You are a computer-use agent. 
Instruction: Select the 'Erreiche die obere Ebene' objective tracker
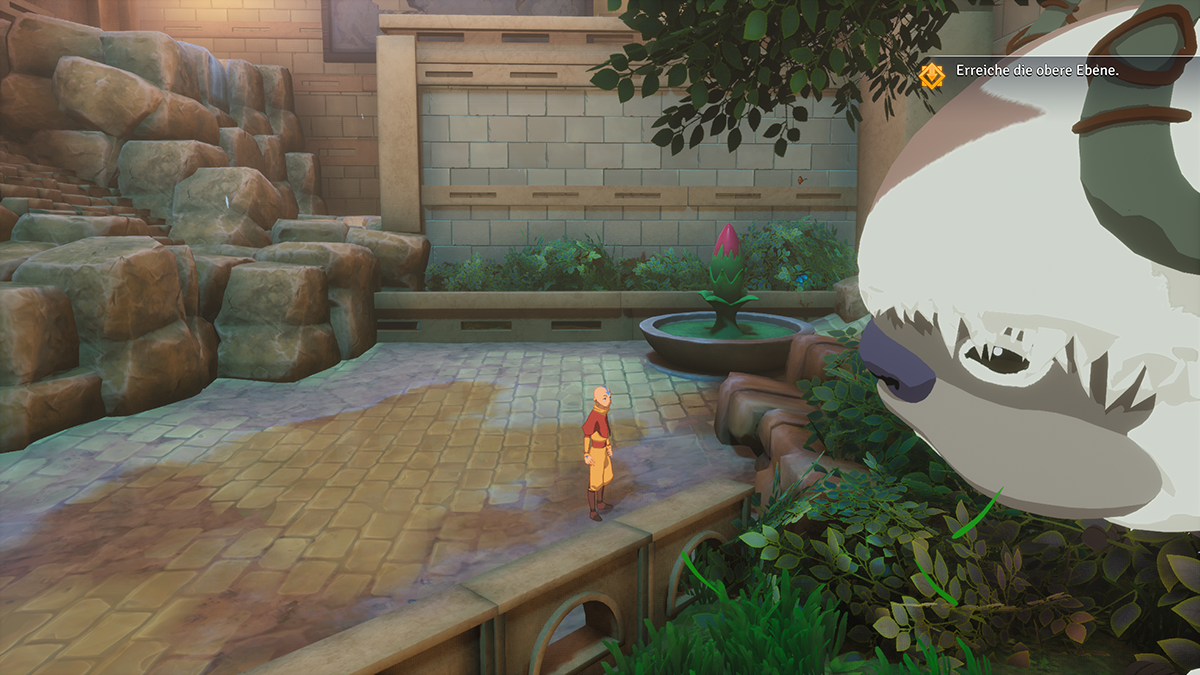1037,72
